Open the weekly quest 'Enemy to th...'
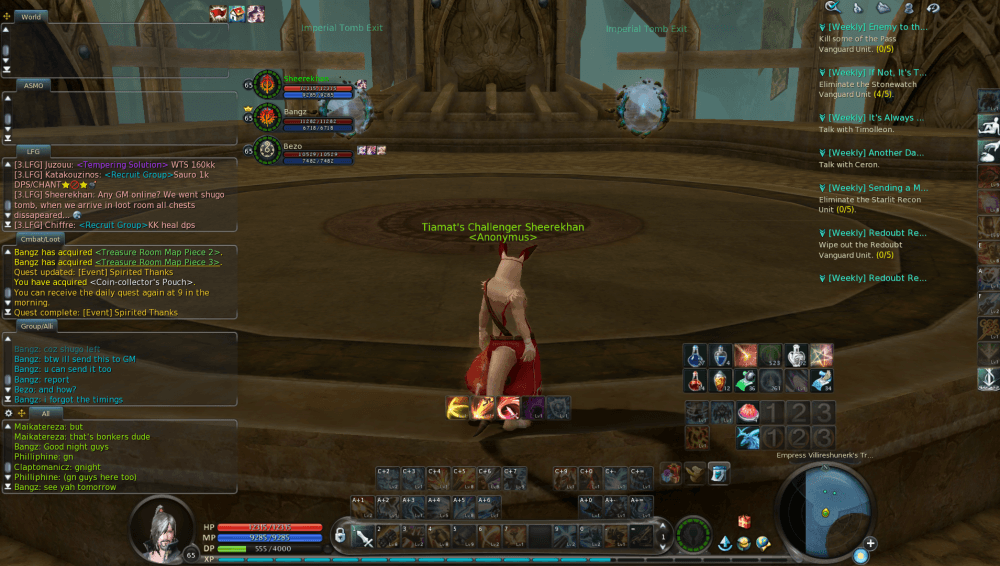This screenshot has width=1000, height=566. pyautogui.click(x=875, y=28)
